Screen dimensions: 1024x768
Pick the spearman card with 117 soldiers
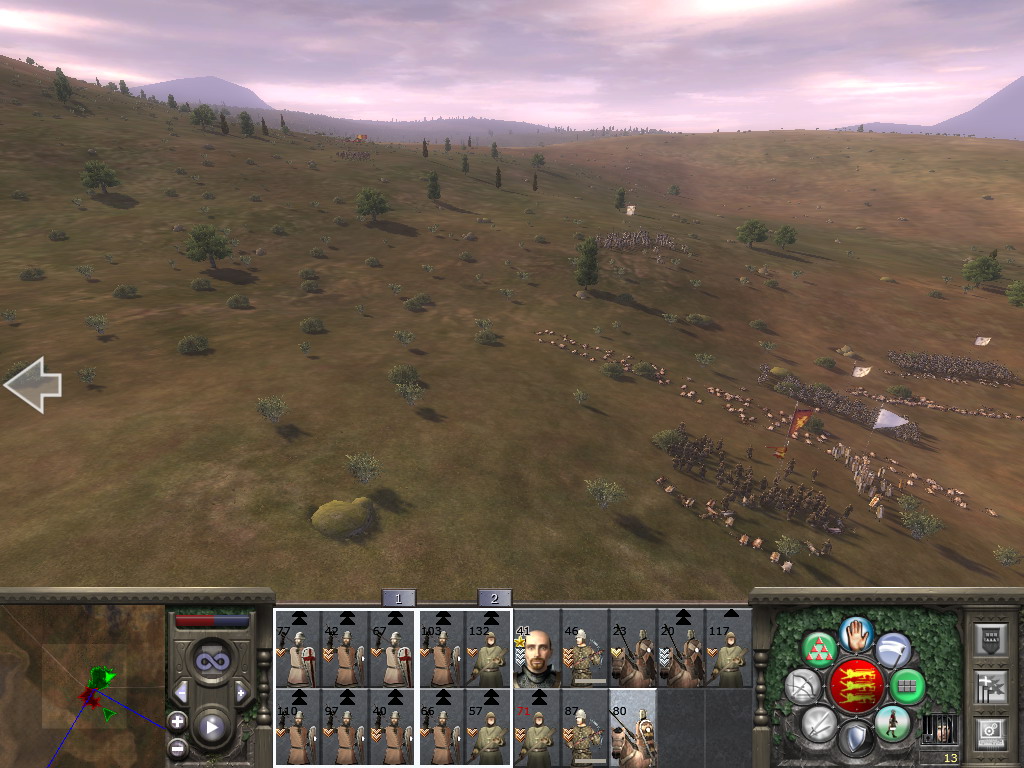[x=729, y=648]
